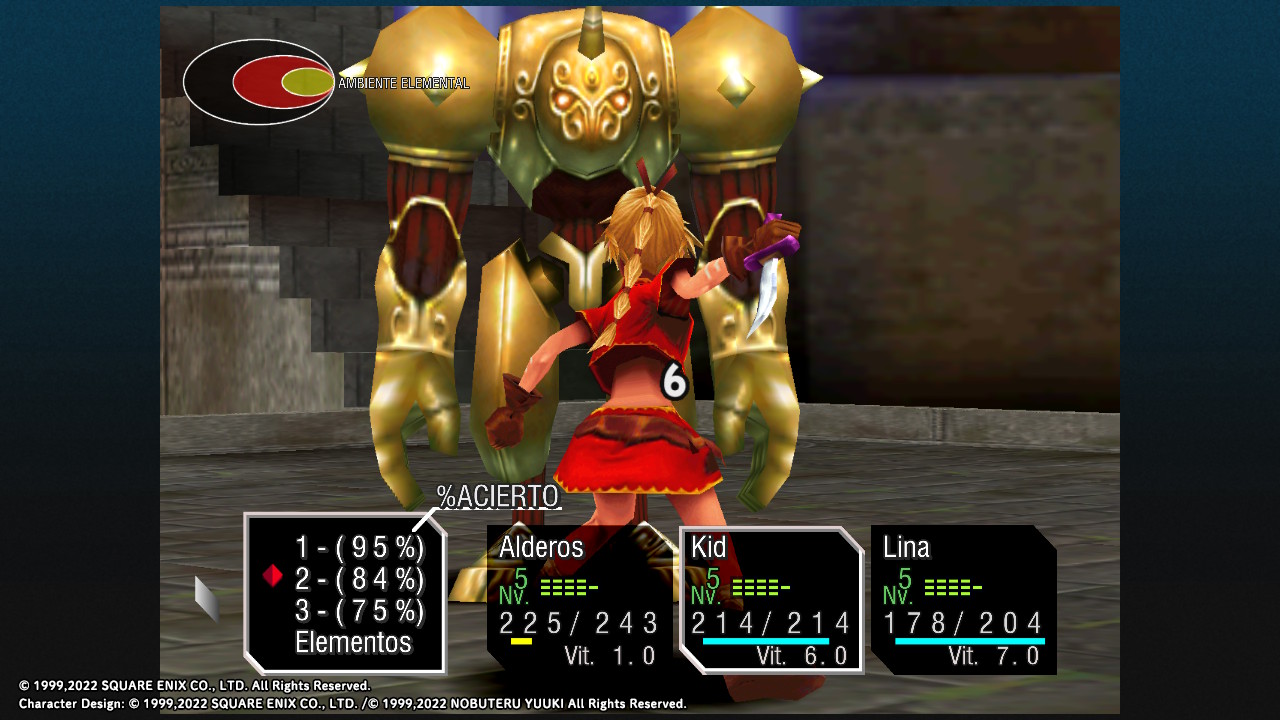
Task: Pick attack 3 with 75% hit chance
Action: point(359,610)
